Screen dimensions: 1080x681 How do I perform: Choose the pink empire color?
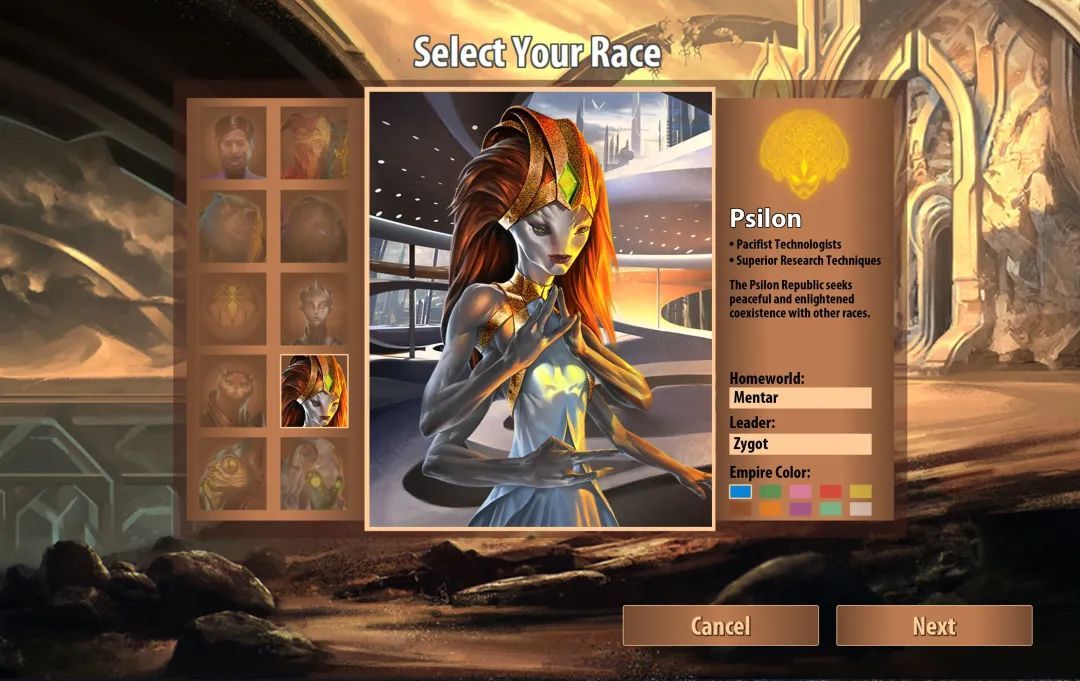tap(800, 491)
